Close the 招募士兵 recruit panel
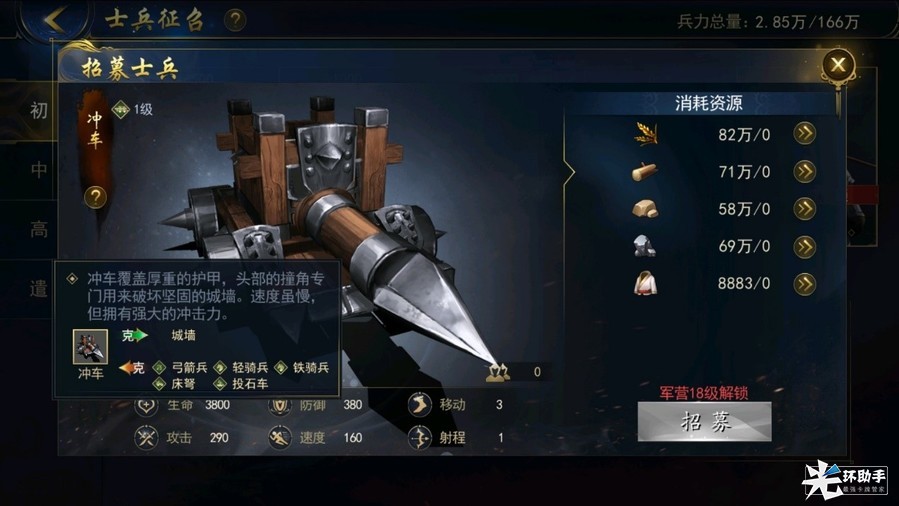This screenshot has height=506, width=899. coord(838,66)
